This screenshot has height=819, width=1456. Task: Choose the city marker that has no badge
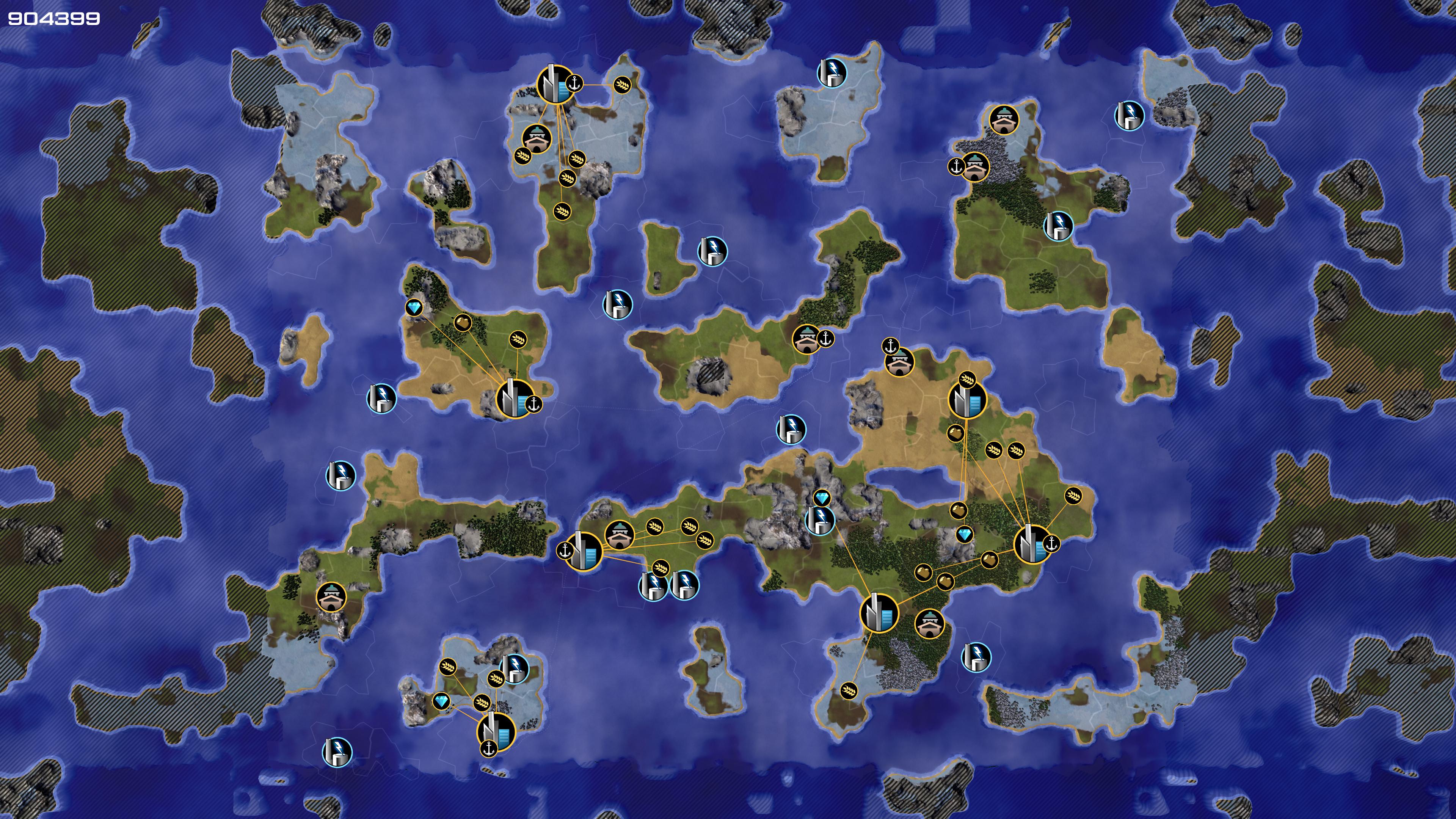tap(879, 613)
